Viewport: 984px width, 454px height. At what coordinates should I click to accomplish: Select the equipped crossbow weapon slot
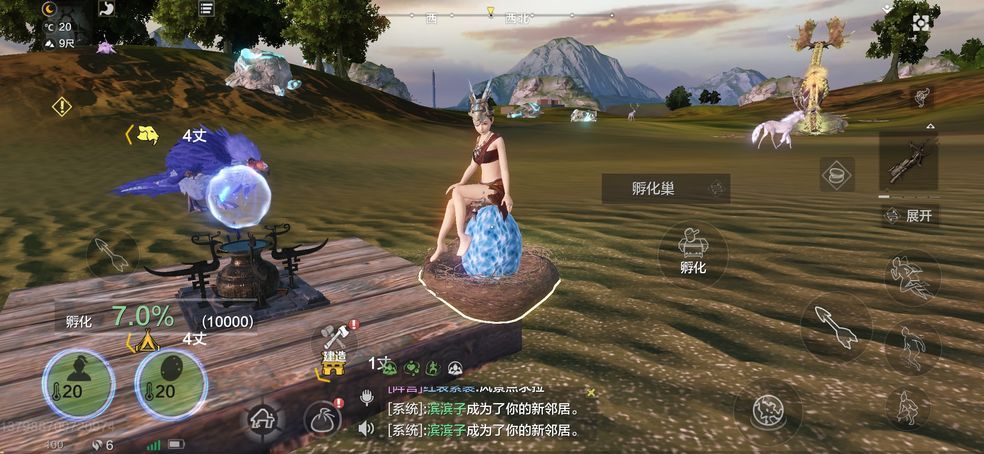pyautogui.click(x=908, y=160)
